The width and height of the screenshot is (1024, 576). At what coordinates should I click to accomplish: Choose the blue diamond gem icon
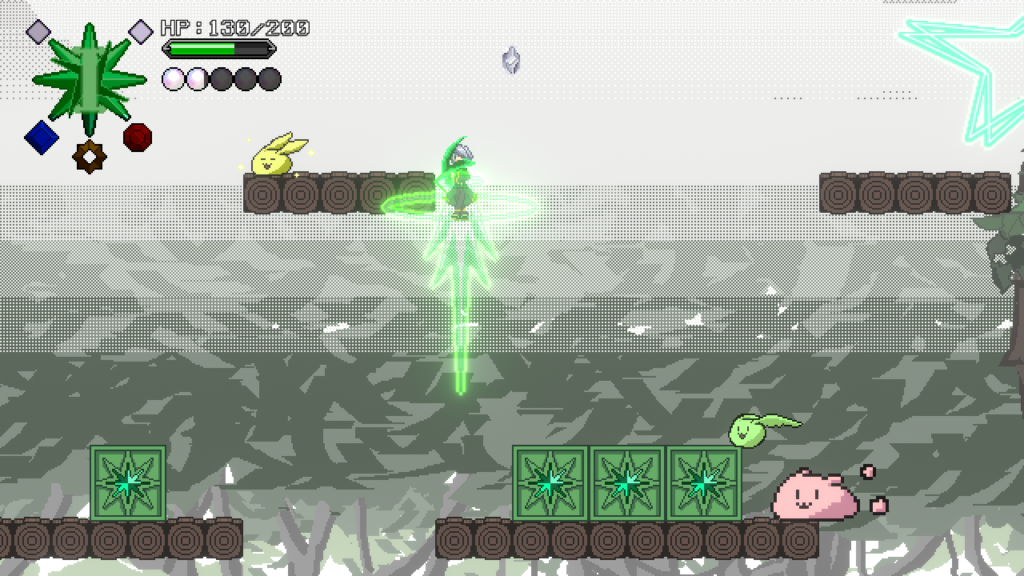tap(40, 137)
